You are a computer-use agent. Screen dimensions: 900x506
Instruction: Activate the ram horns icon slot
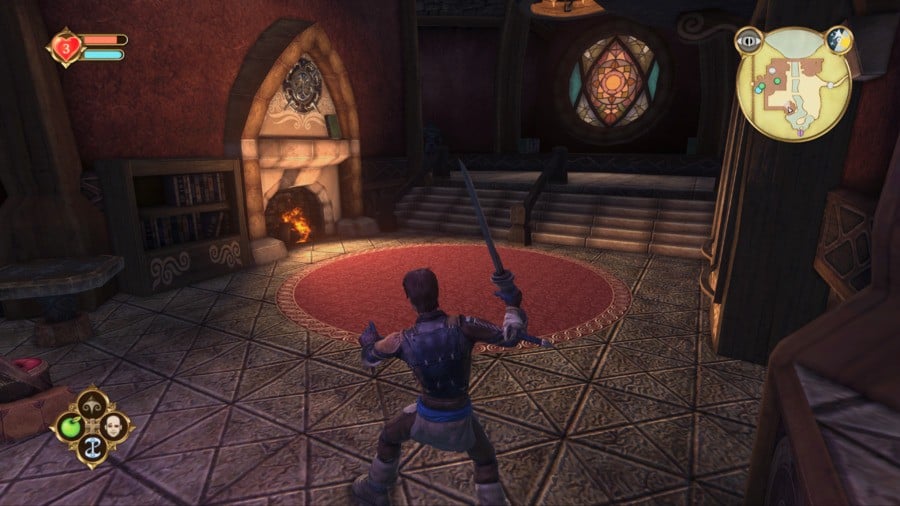click(x=92, y=405)
